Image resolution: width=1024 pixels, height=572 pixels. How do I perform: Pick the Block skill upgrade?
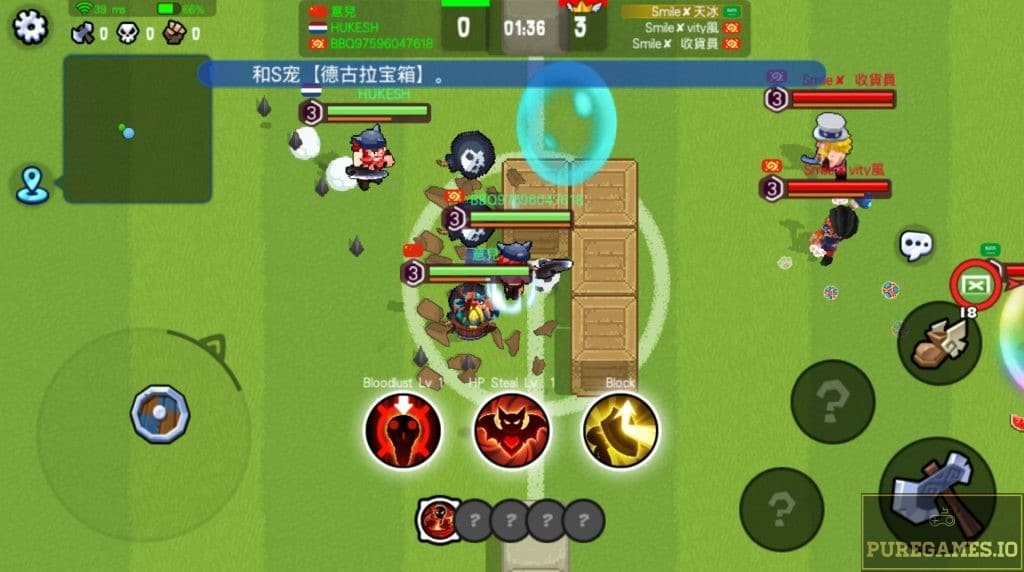pyautogui.click(x=620, y=430)
